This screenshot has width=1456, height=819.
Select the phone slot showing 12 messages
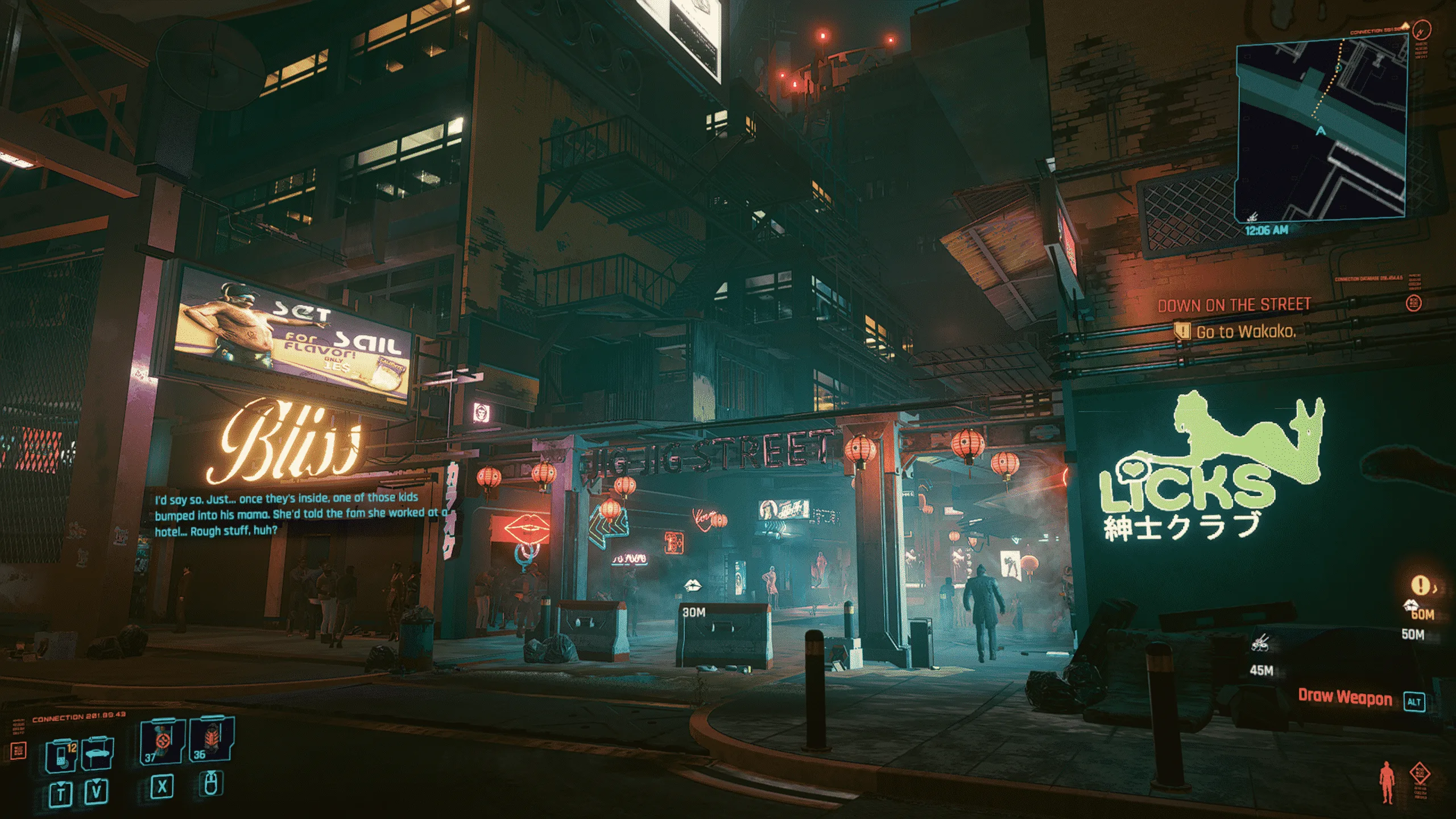(61, 755)
